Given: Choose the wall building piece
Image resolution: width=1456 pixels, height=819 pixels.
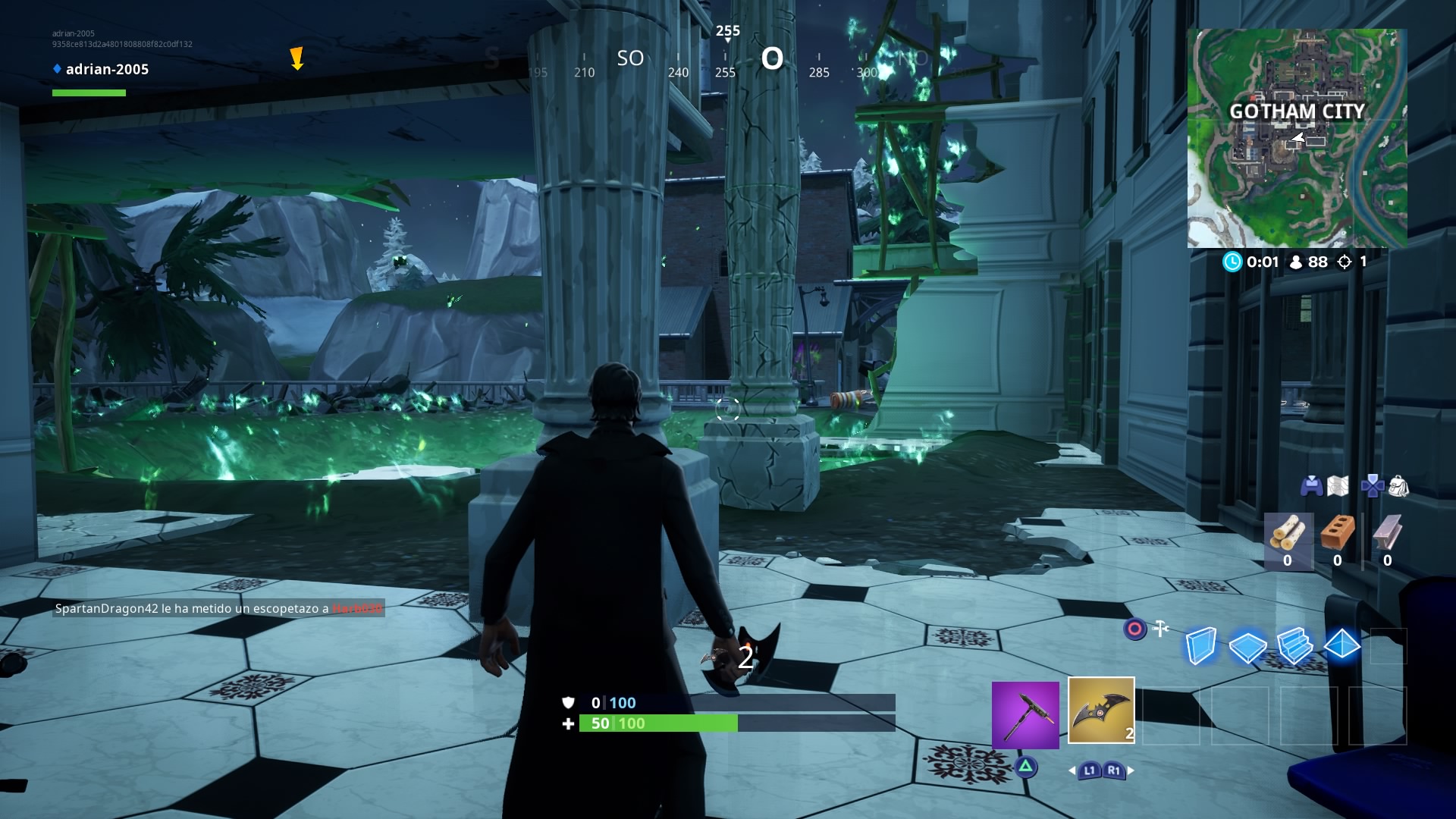Looking at the screenshot, I should pyautogui.click(x=1201, y=646).
